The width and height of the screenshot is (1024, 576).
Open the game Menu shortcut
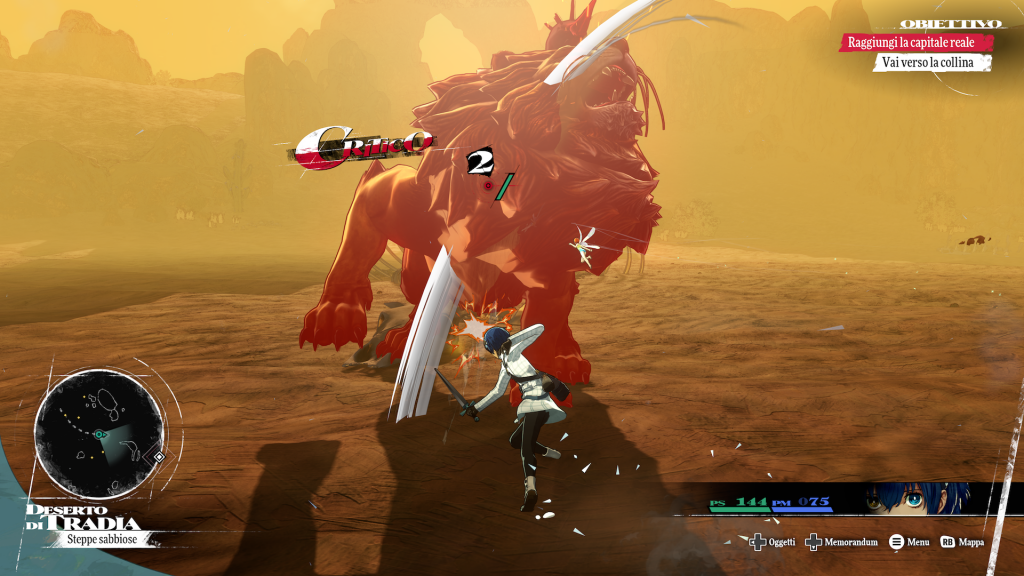pos(909,542)
